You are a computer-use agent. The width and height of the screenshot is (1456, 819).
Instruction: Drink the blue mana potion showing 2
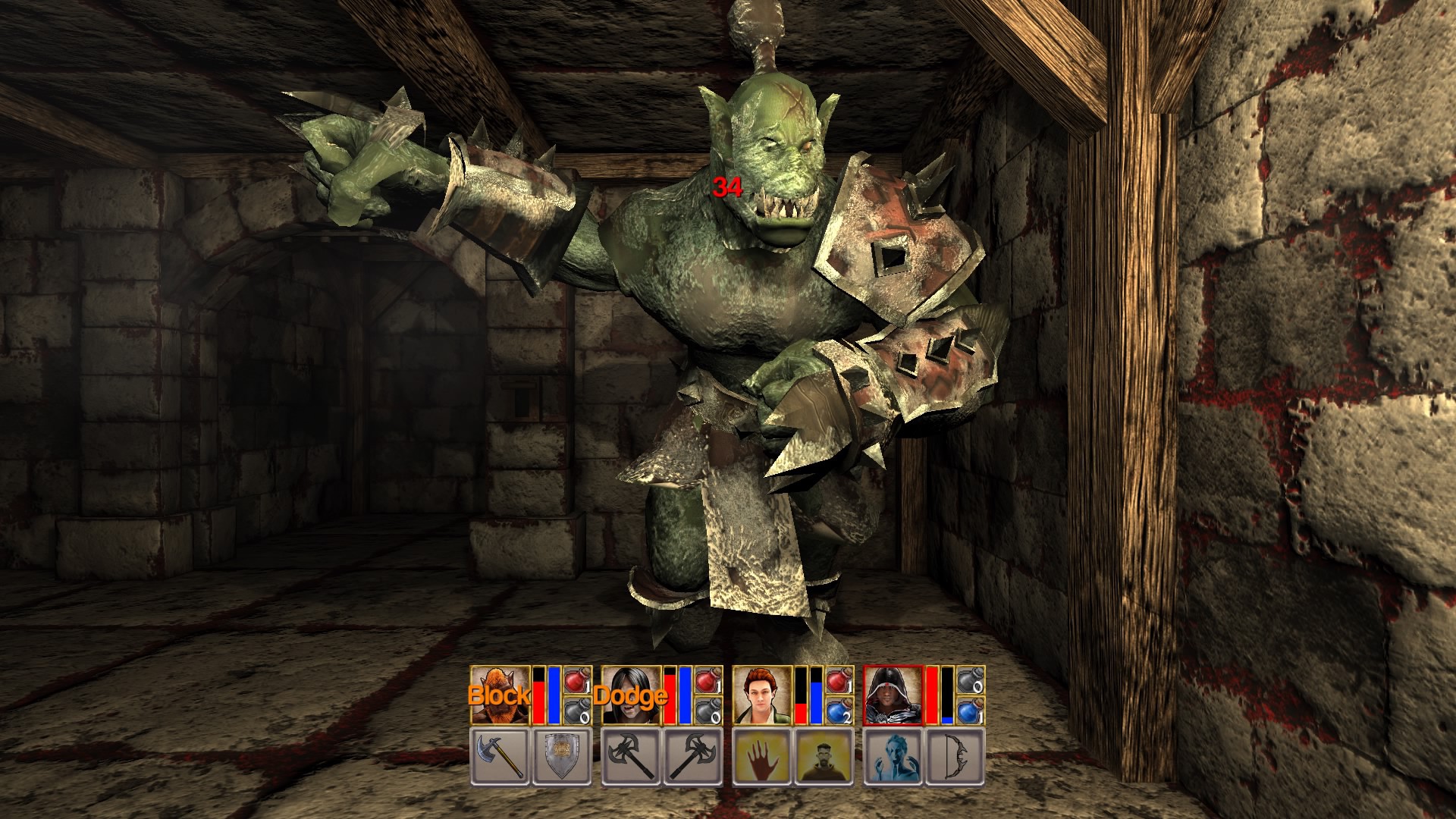[x=839, y=711]
